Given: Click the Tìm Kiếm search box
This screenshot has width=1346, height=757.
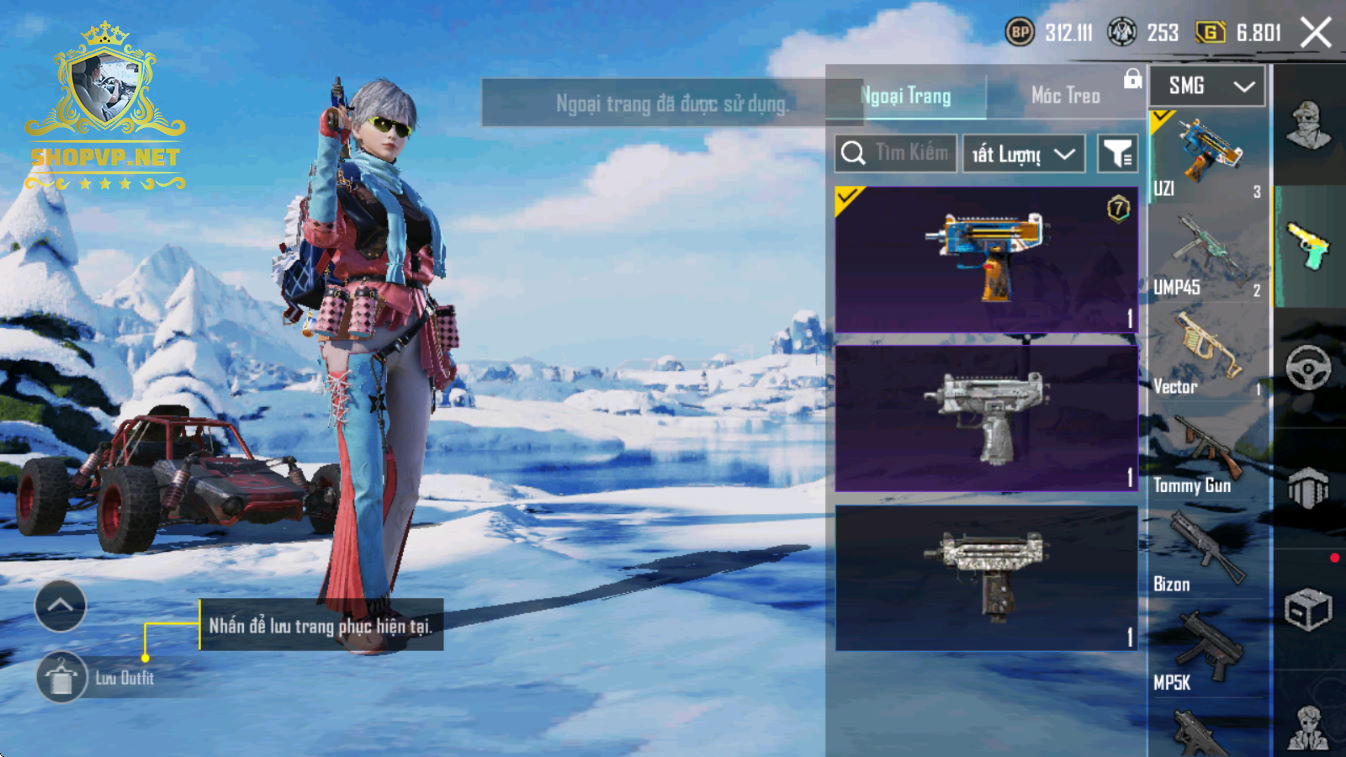Looking at the screenshot, I should (x=896, y=153).
